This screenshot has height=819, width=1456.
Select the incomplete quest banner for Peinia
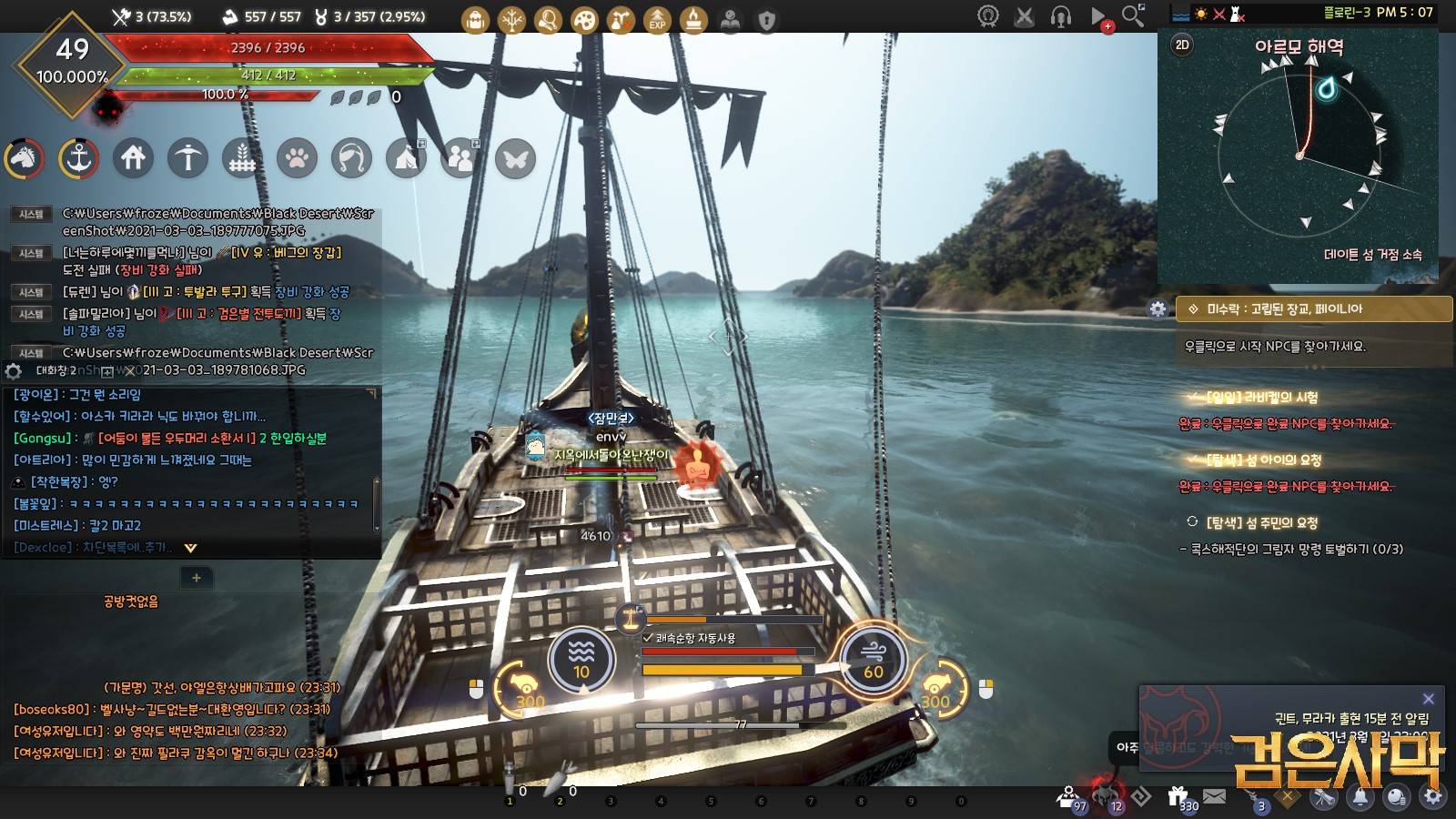1313,308
